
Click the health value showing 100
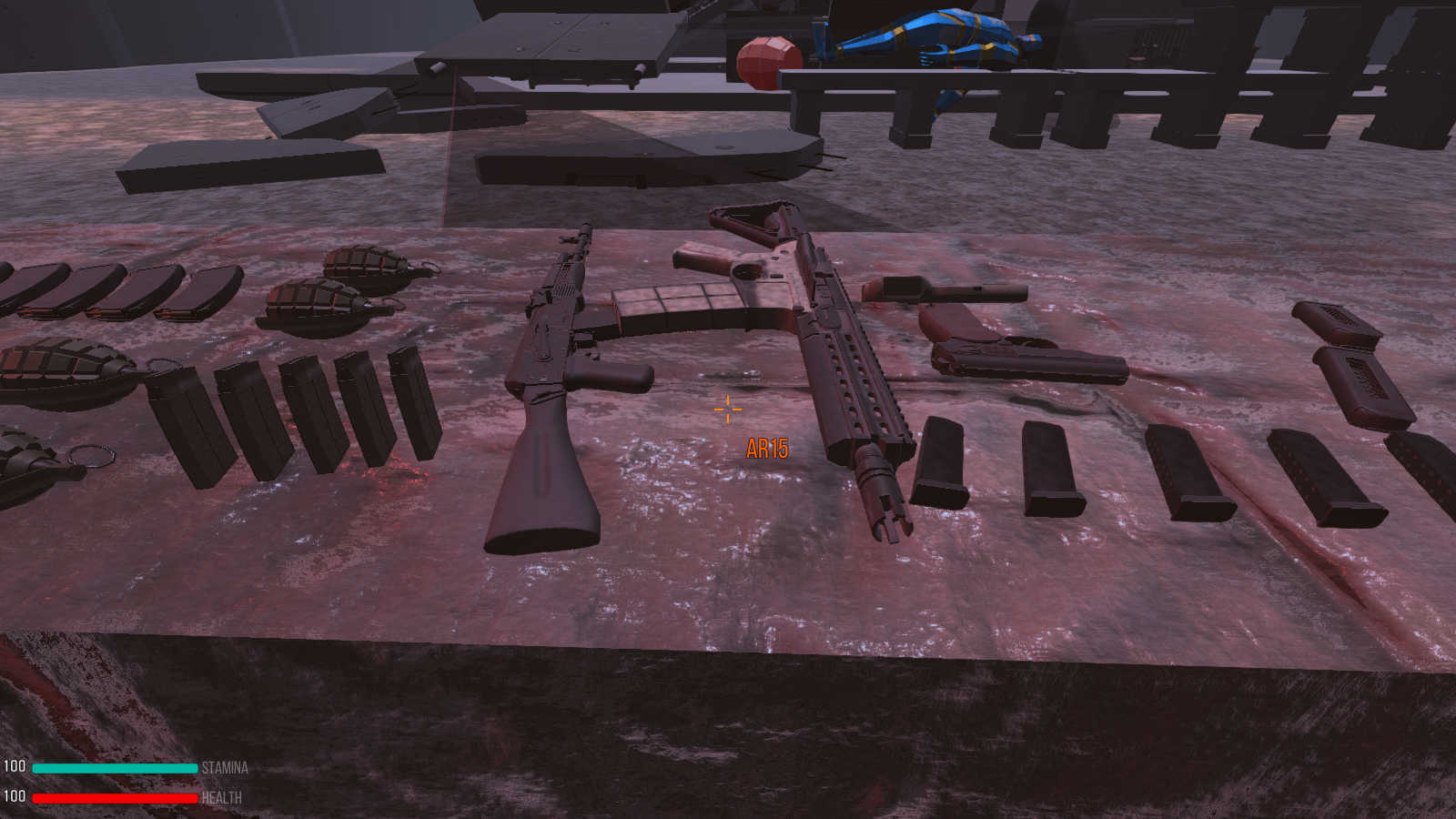(x=15, y=794)
